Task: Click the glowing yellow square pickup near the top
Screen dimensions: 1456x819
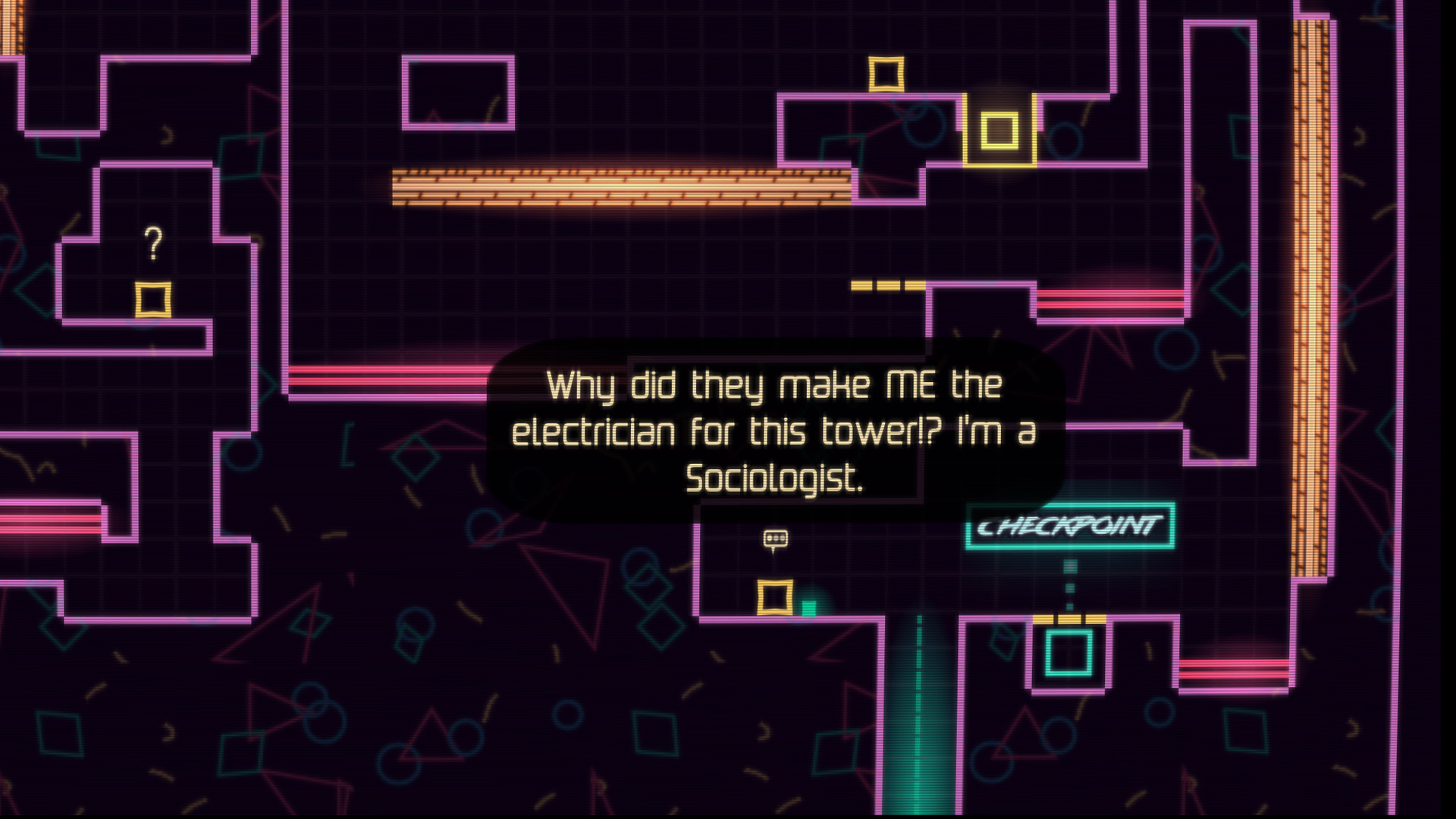Action: [x=999, y=131]
